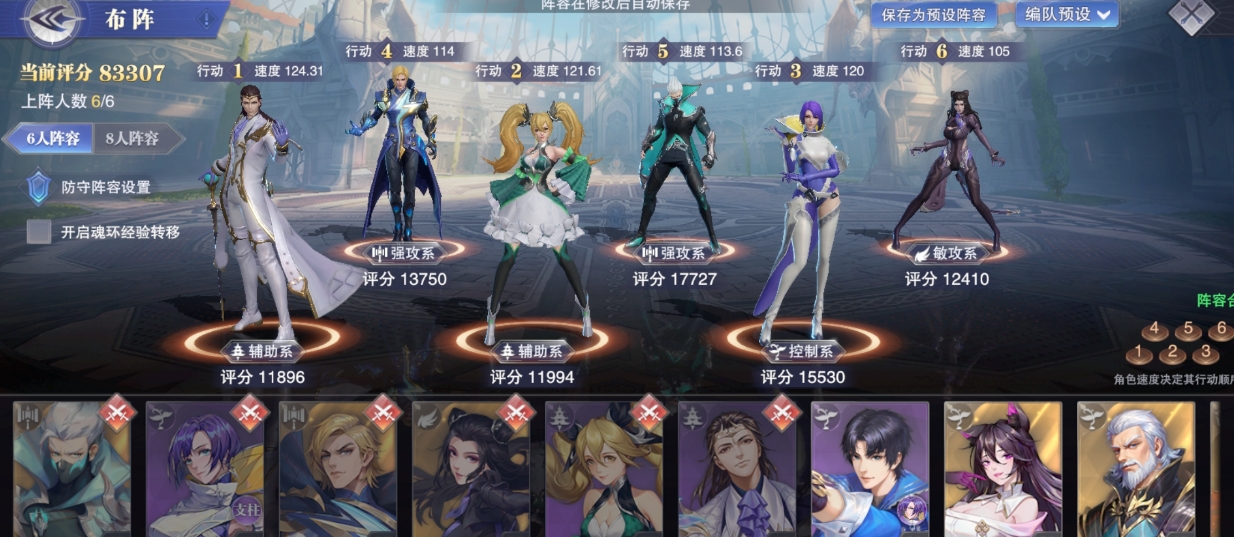Select the blonde twin-tail girl card
This screenshot has height=537, width=1234.
(604, 469)
